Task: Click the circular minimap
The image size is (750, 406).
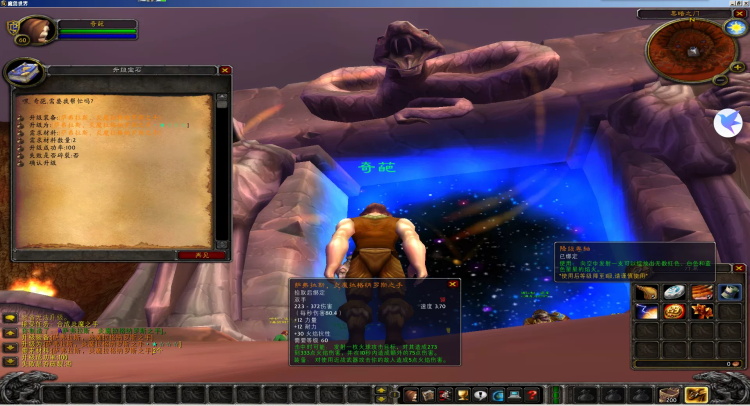Action: pos(688,49)
